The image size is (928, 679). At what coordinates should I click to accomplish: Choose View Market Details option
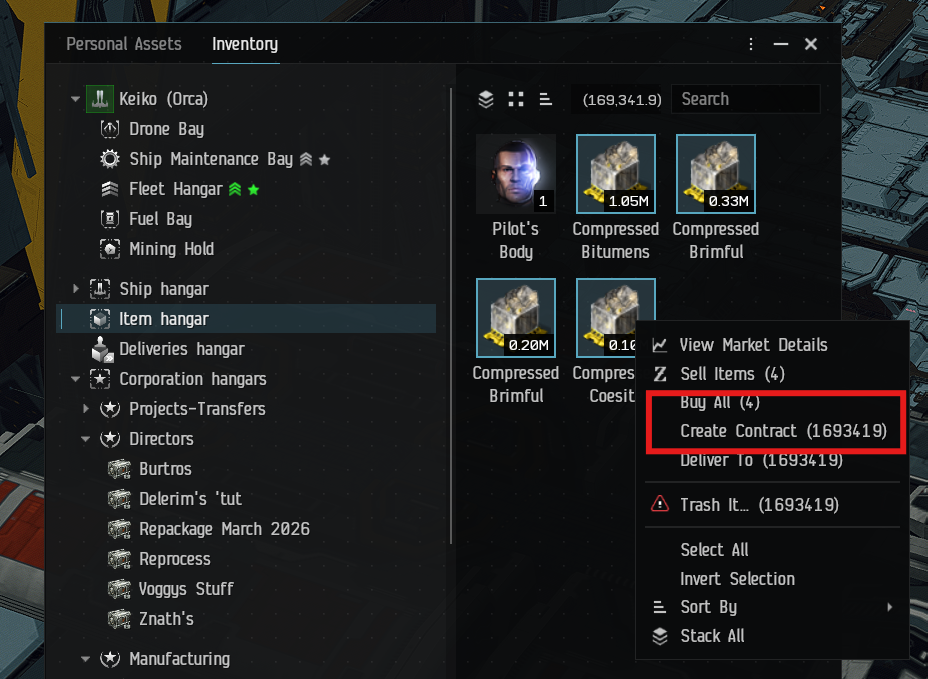pos(753,345)
